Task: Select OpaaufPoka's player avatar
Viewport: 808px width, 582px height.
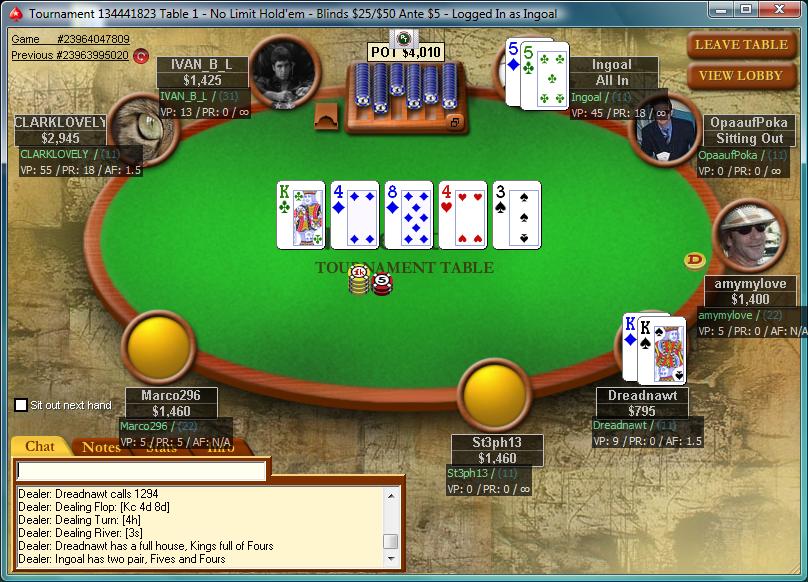Action: tap(665, 128)
